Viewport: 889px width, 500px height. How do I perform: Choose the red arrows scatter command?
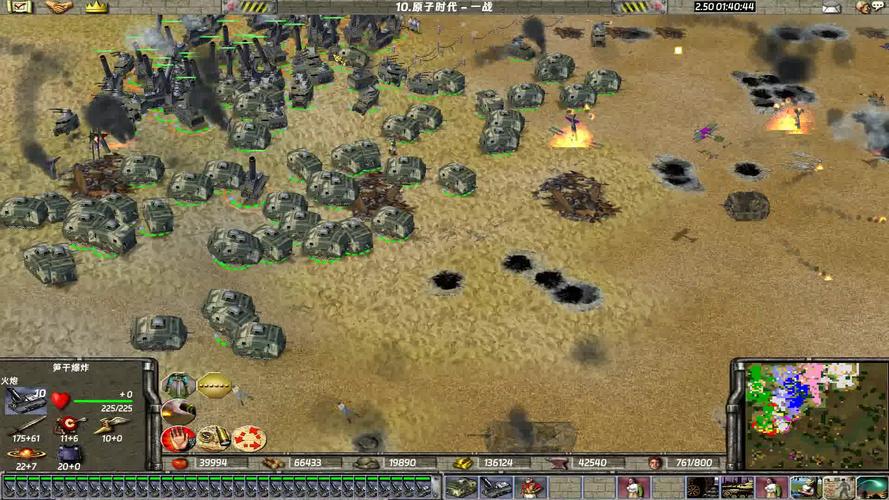(x=247, y=438)
